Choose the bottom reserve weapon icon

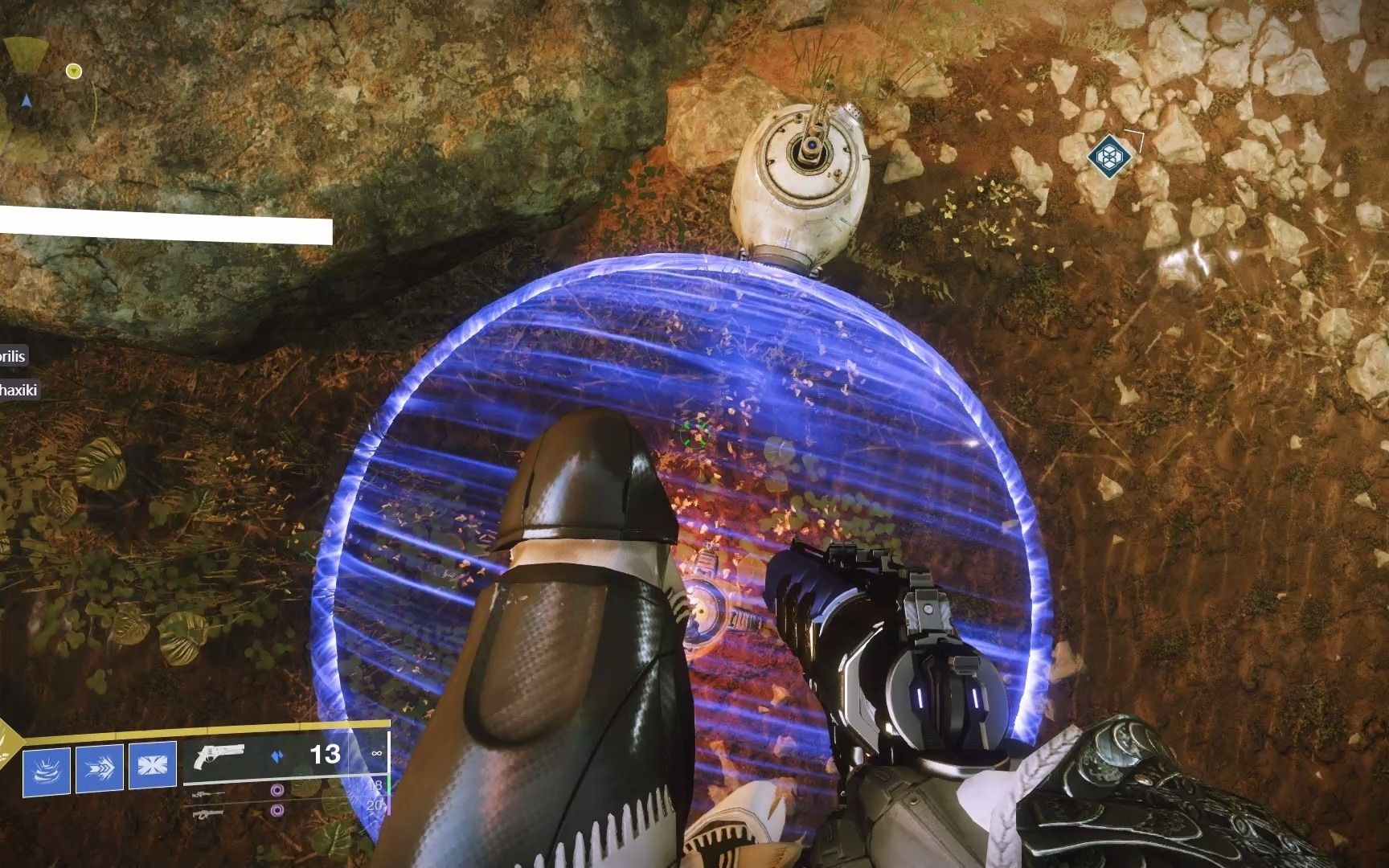206,813
